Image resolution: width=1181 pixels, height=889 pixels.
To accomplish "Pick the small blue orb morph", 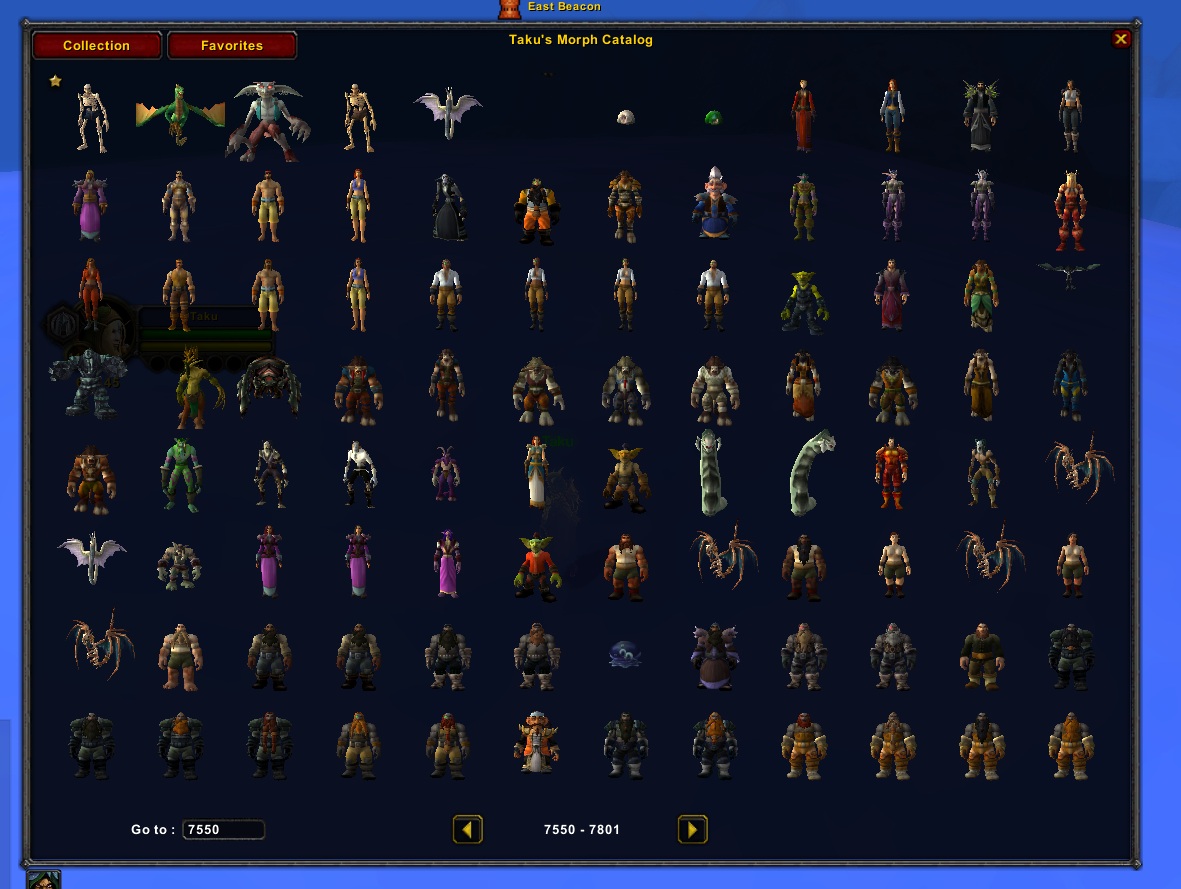I will coord(625,654).
